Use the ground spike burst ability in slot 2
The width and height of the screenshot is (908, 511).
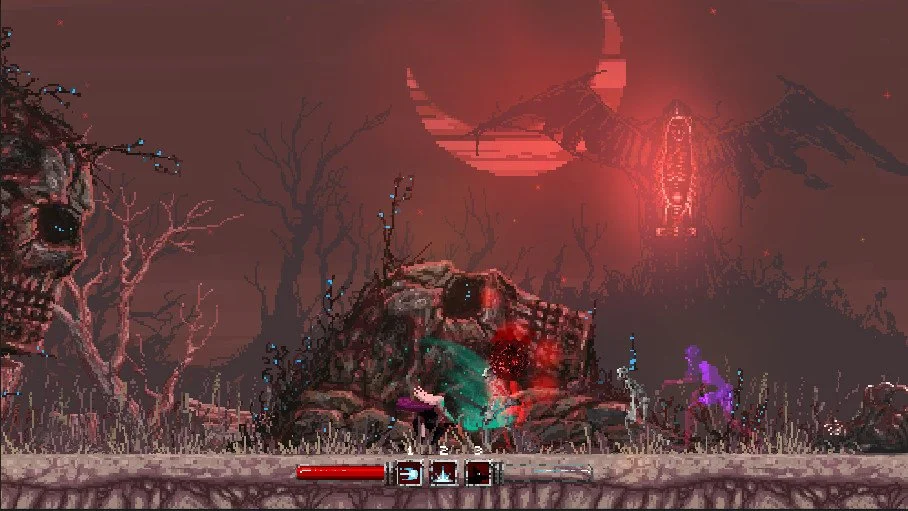pos(444,472)
